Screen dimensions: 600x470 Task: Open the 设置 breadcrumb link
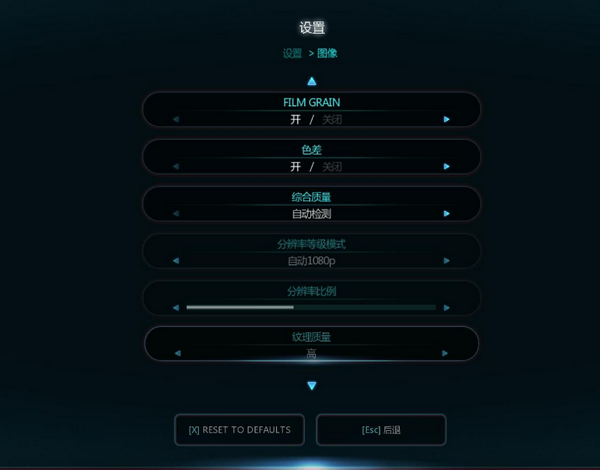(x=292, y=53)
